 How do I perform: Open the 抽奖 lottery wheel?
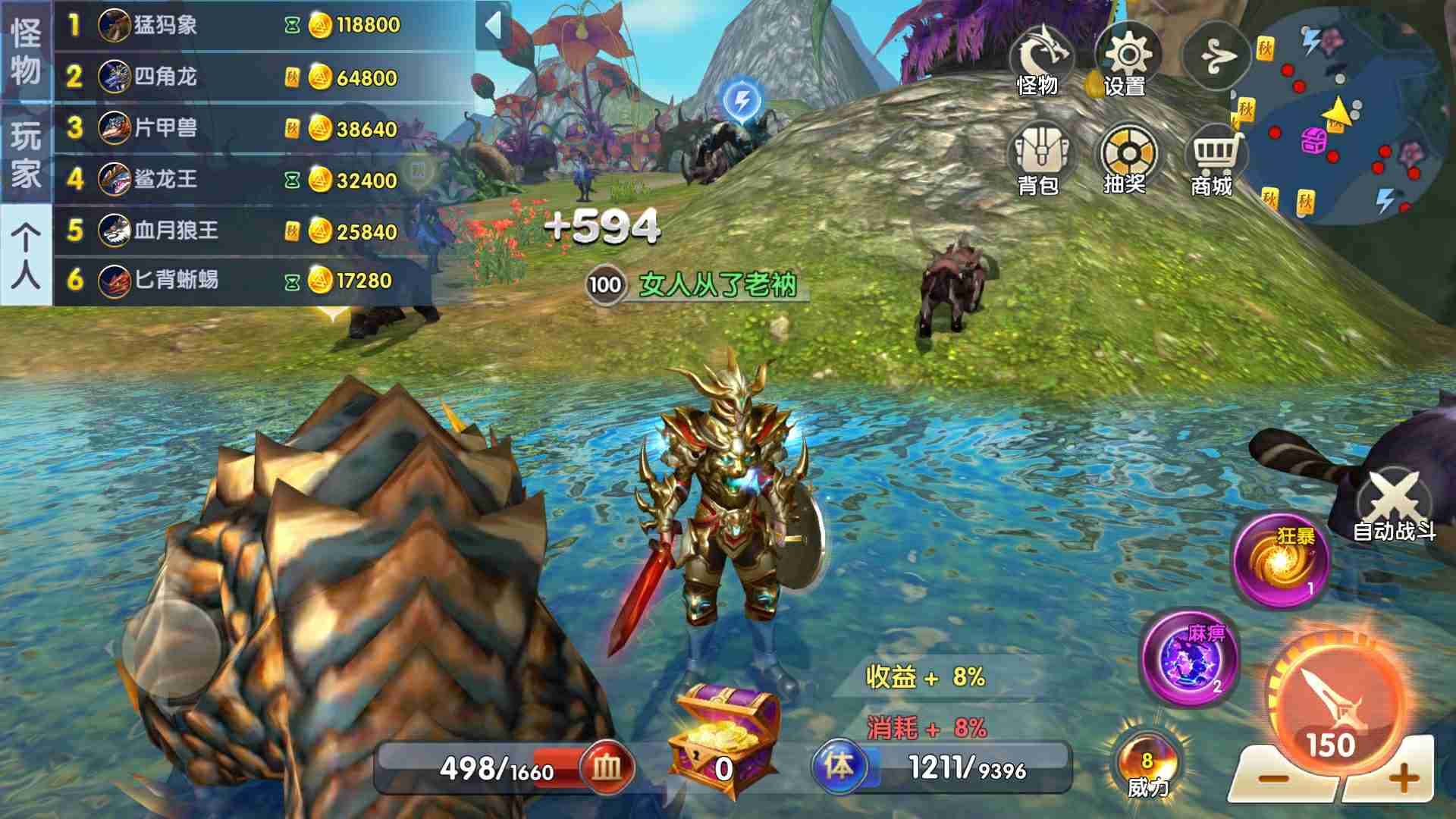click(x=1127, y=161)
